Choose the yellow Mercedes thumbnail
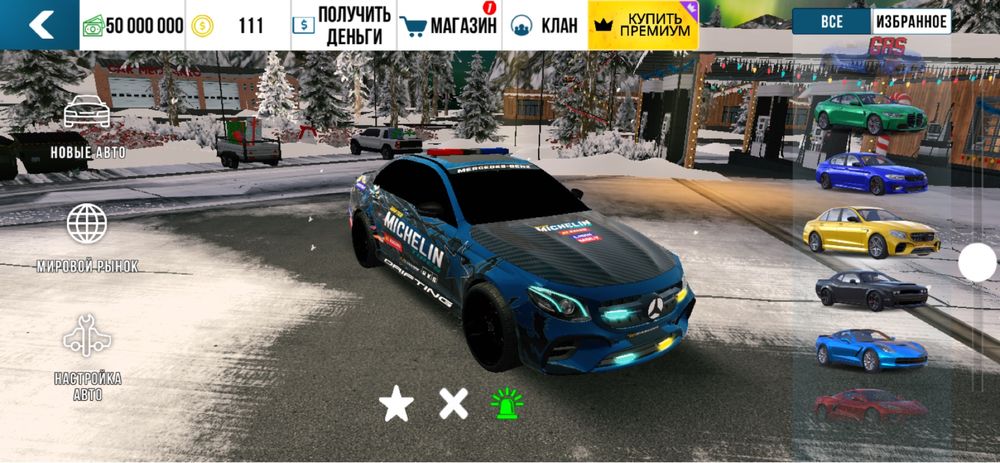 pos(870,231)
